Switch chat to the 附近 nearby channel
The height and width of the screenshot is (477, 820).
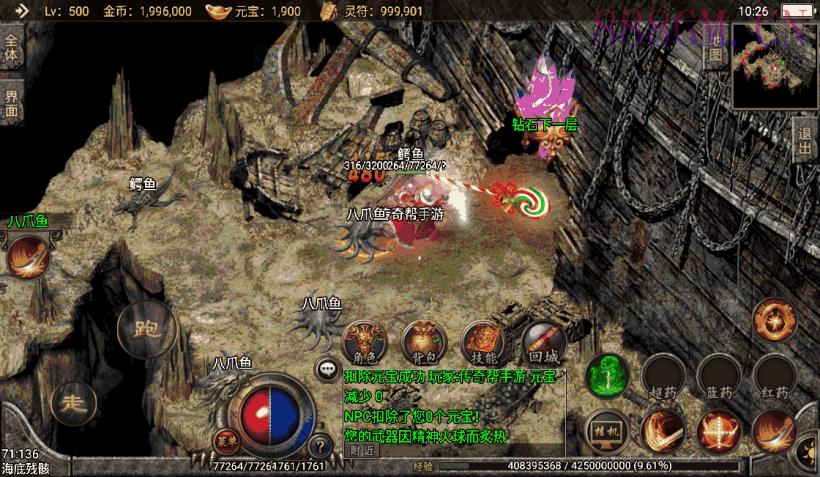364,450
